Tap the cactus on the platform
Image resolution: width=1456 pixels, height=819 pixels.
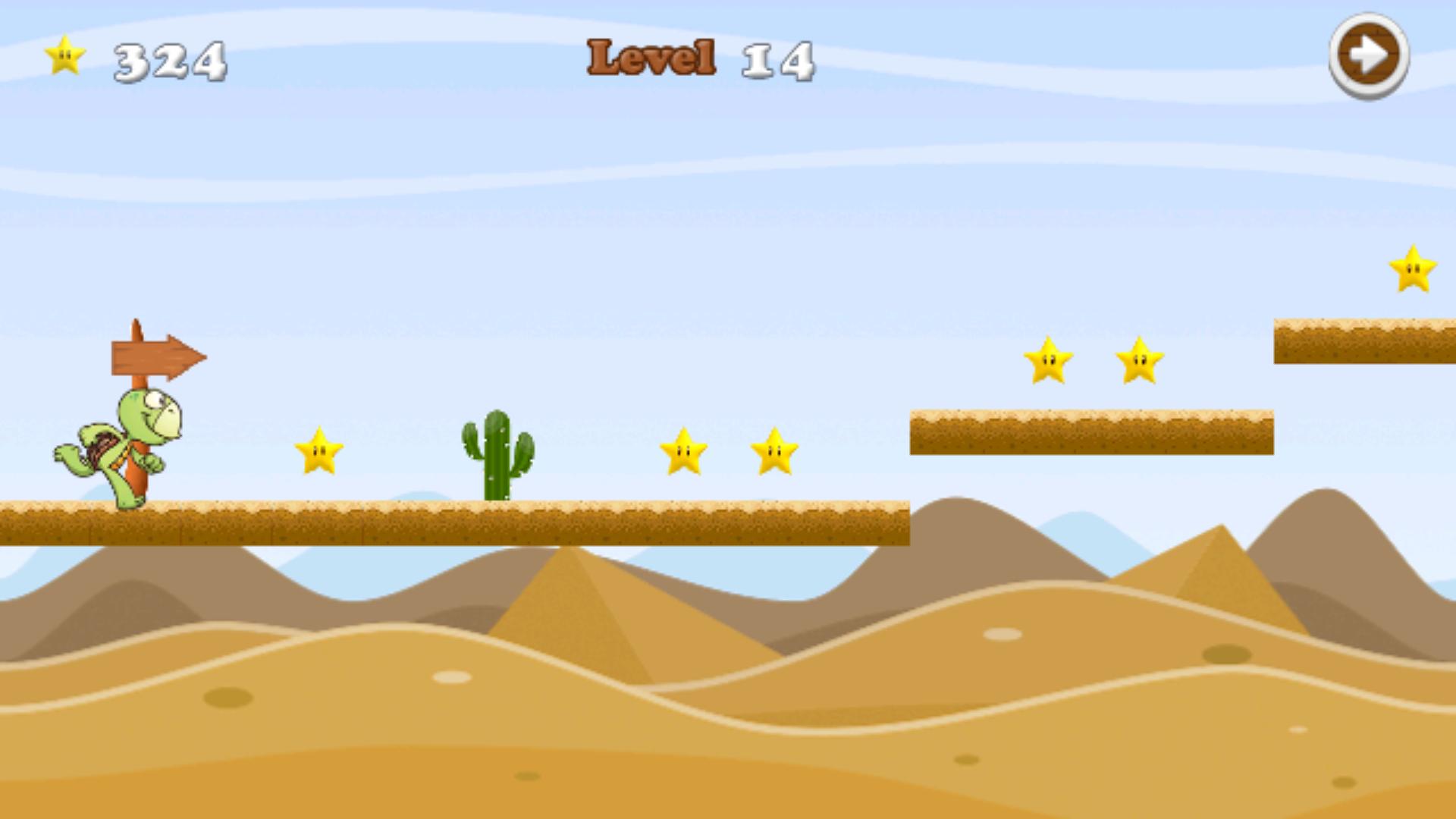(x=497, y=455)
